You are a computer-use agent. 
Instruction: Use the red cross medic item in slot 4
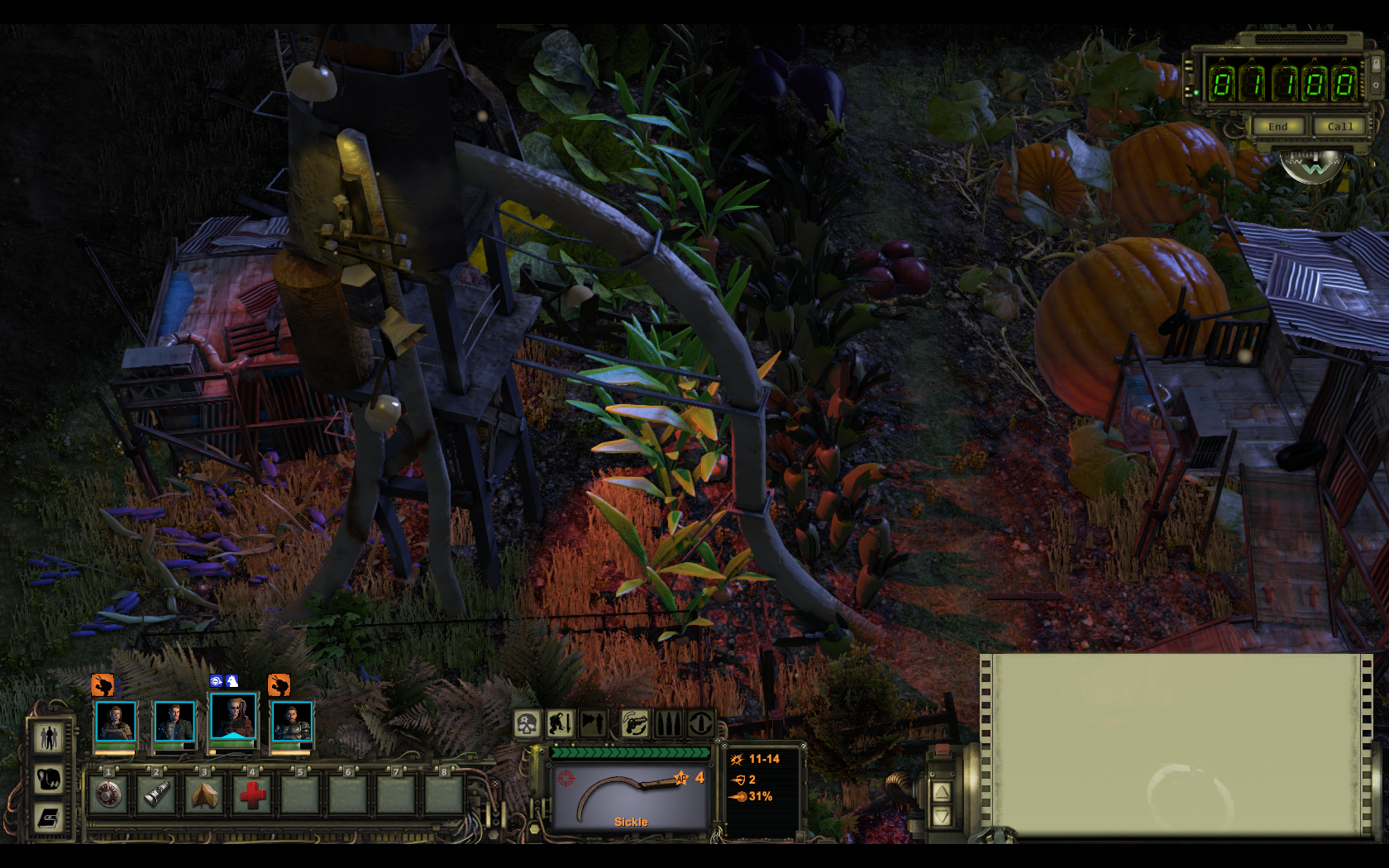[252, 794]
